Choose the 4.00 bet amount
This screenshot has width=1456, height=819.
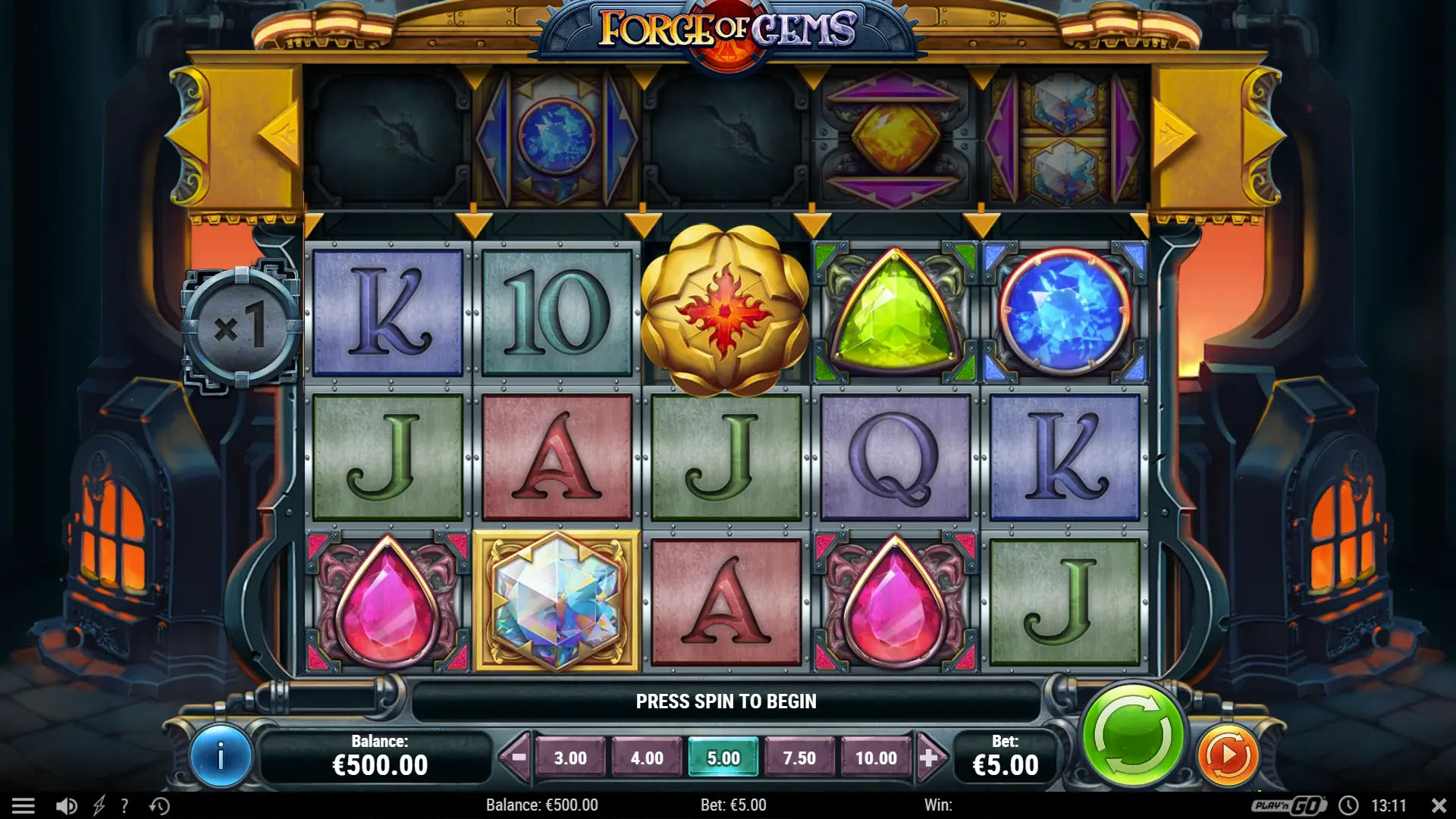[647, 758]
